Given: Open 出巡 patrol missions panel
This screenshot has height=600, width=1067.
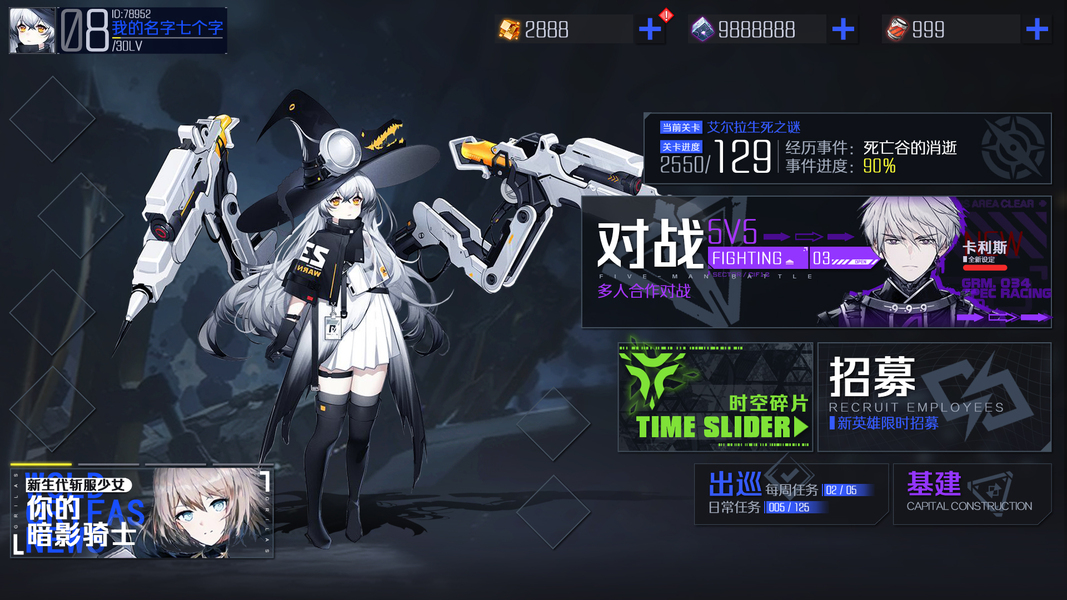Looking at the screenshot, I should click(790, 494).
